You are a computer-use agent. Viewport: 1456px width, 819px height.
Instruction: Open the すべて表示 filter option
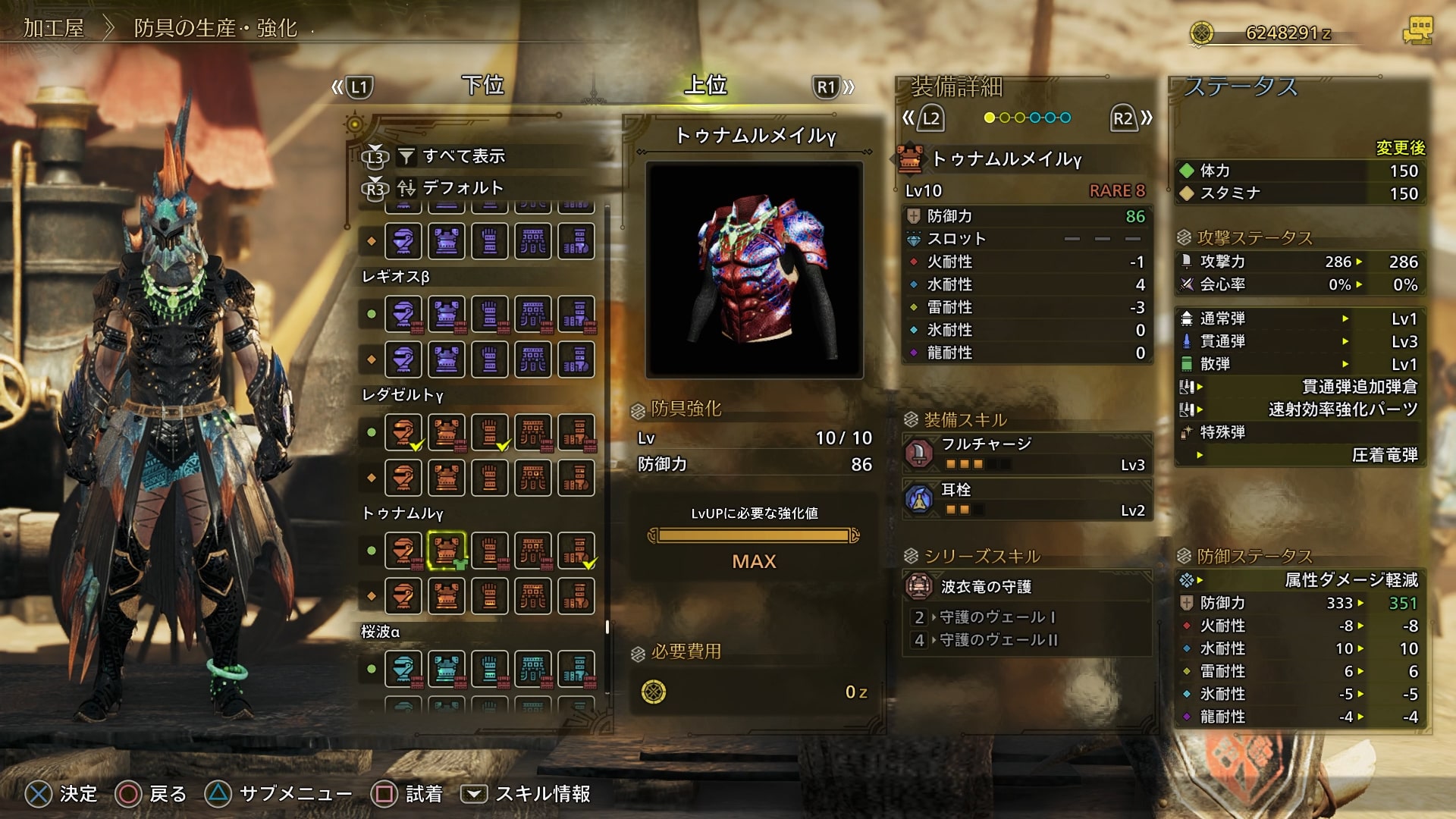click(x=463, y=156)
